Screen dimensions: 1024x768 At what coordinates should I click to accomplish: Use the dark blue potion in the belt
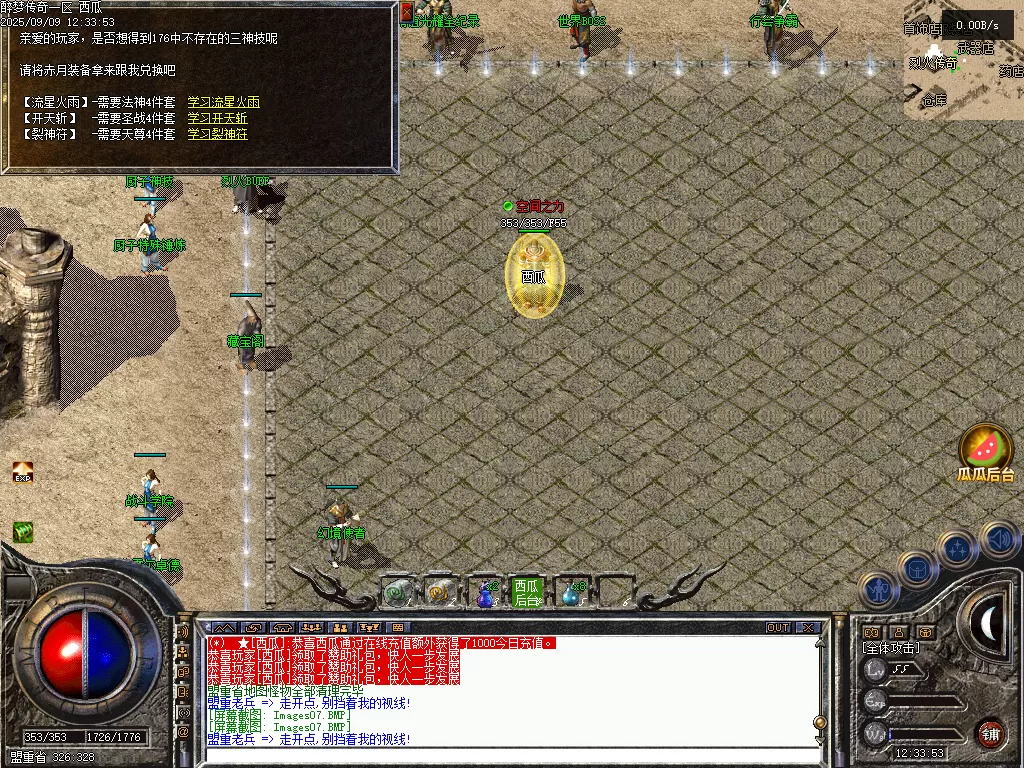tap(485, 594)
